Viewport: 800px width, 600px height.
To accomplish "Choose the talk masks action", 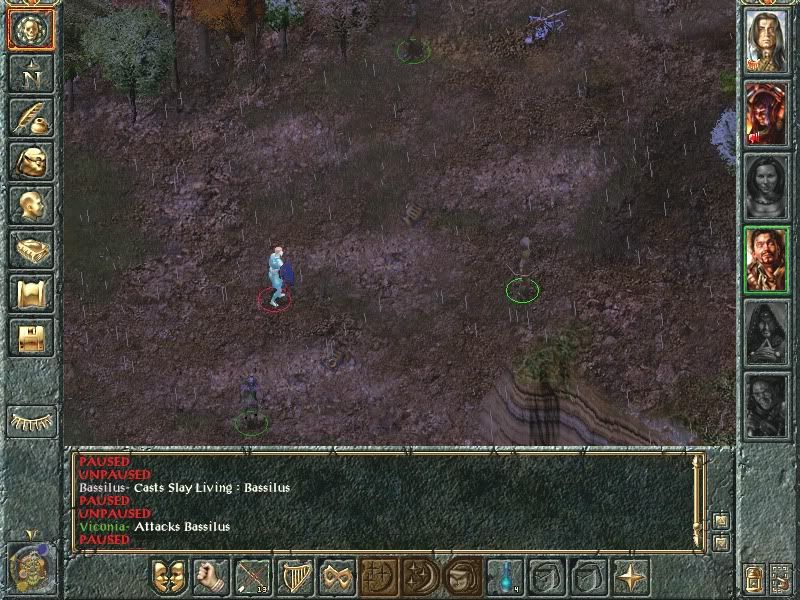I will 169,577.
